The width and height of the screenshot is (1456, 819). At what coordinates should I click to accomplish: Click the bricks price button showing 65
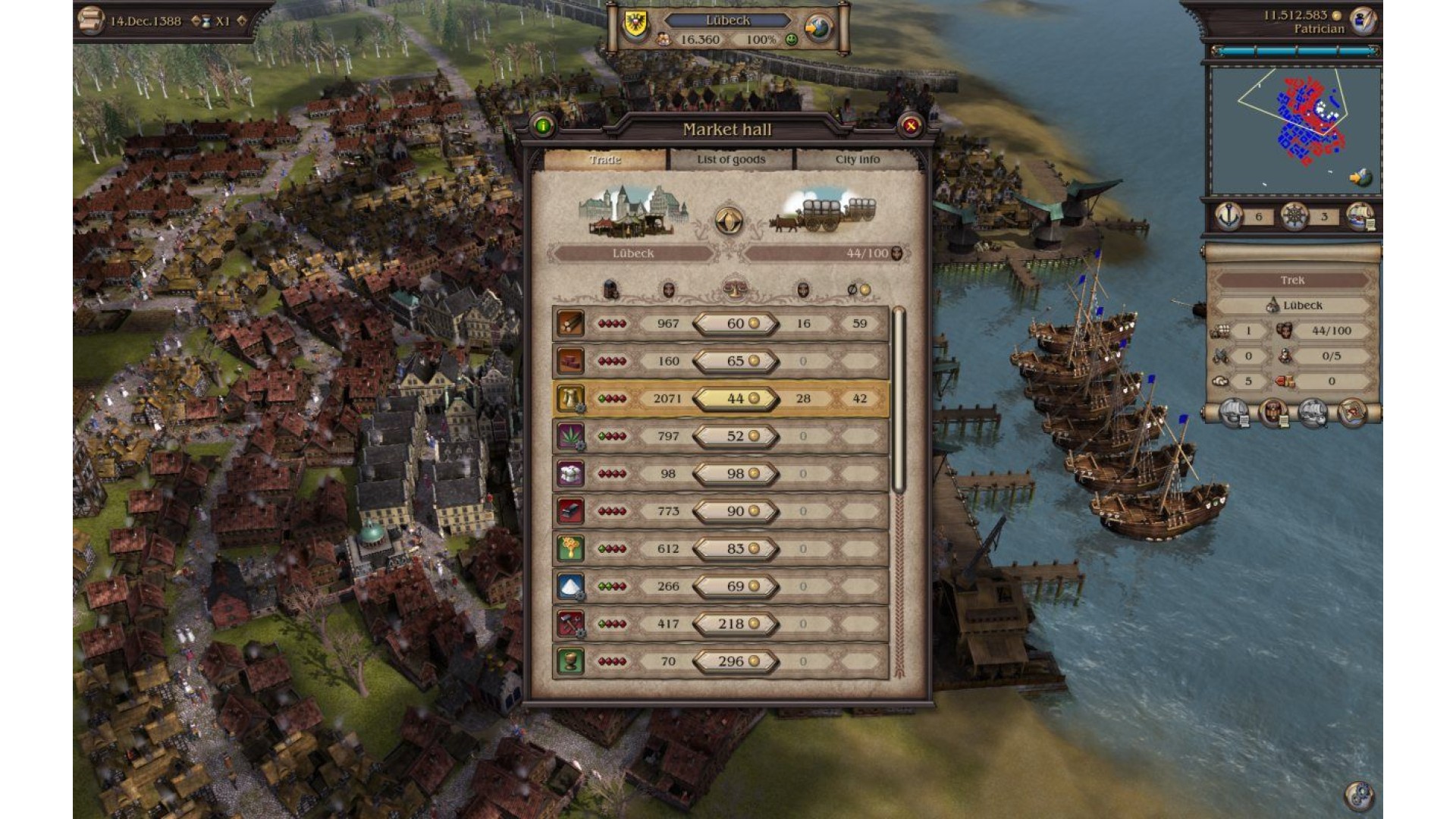pos(736,361)
